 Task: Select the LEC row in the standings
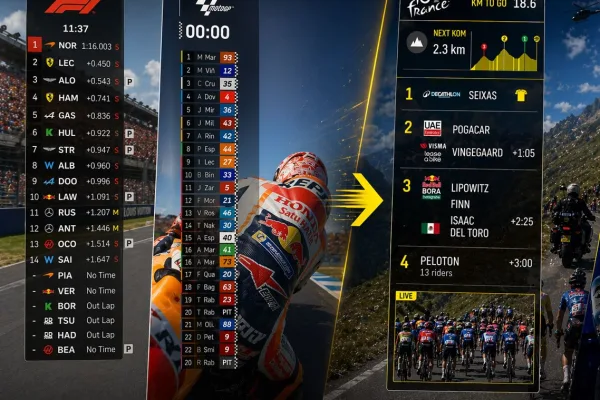tap(75, 62)
